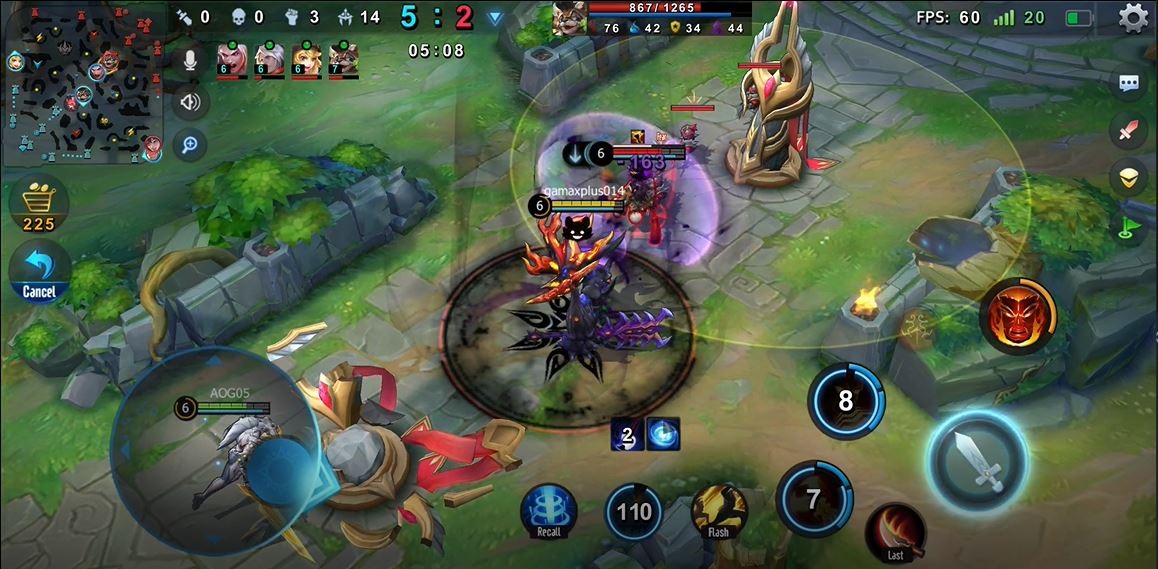Image resolution: width=1158 pixels, height=569 pixels.
Task: Toggle the speaker sound button
Action: [189, 101]
